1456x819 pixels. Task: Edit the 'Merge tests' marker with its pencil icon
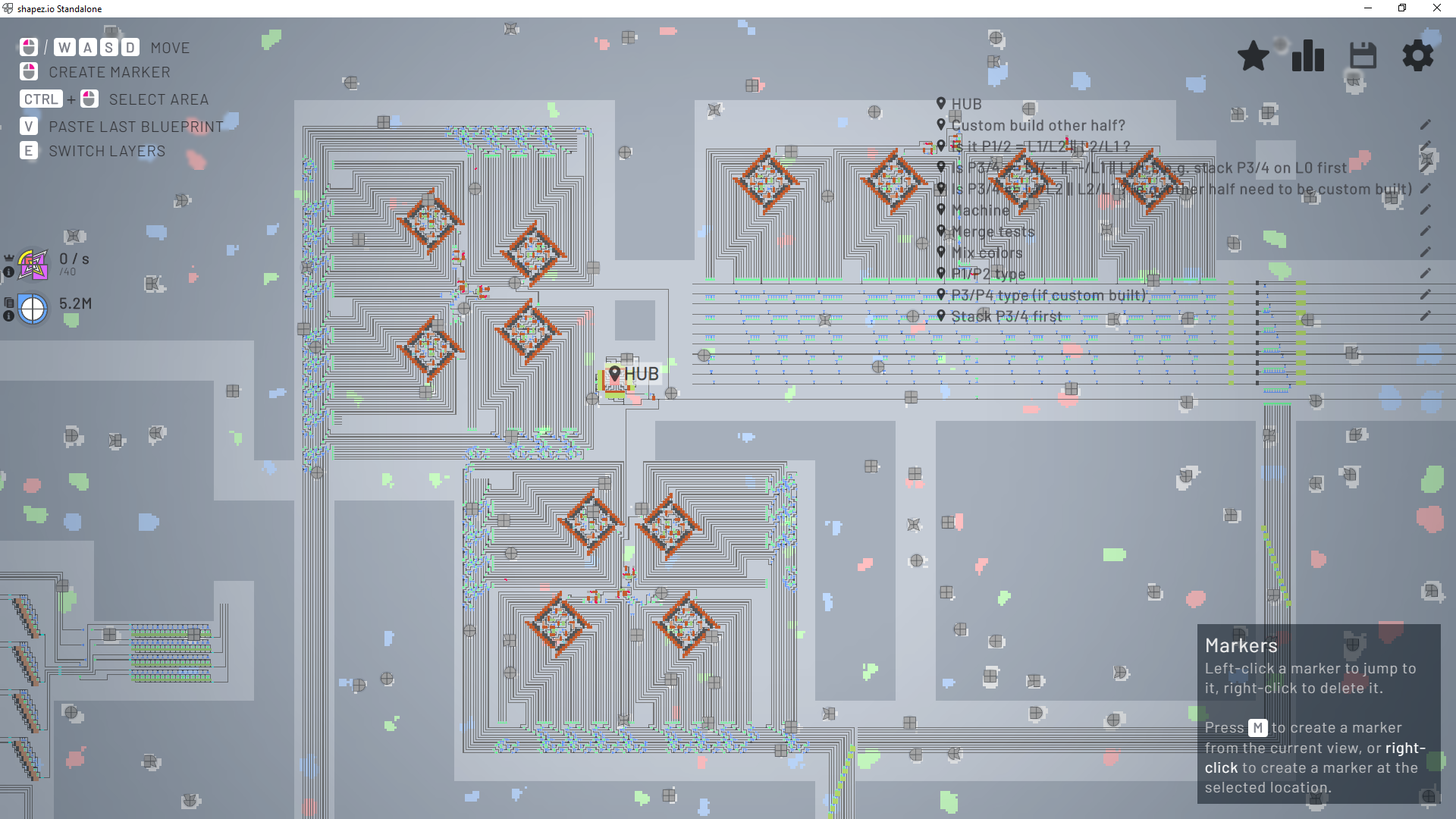(1426, 231)
